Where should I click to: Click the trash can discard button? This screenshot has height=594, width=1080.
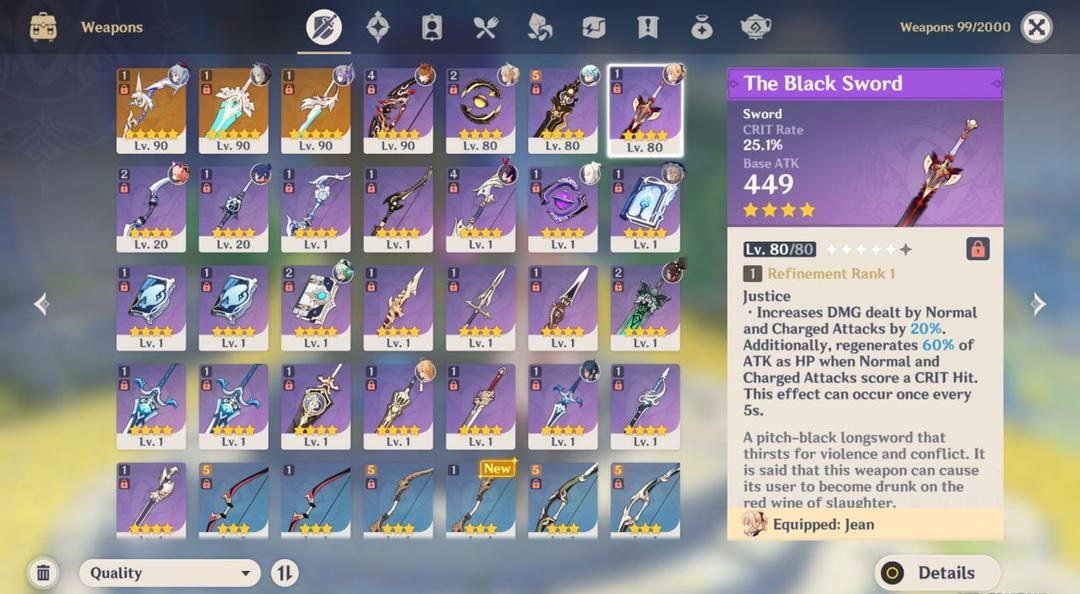43,573
